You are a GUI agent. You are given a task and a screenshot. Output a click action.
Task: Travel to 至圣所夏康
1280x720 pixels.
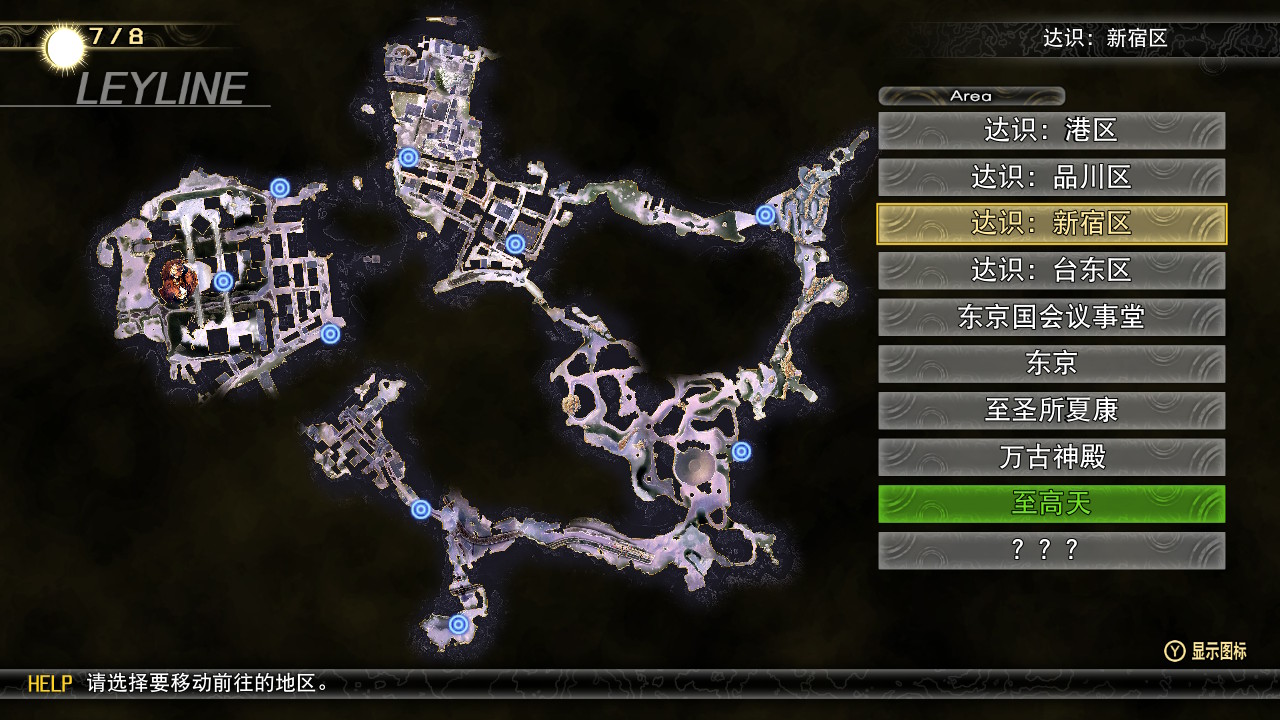[1051, 410]
